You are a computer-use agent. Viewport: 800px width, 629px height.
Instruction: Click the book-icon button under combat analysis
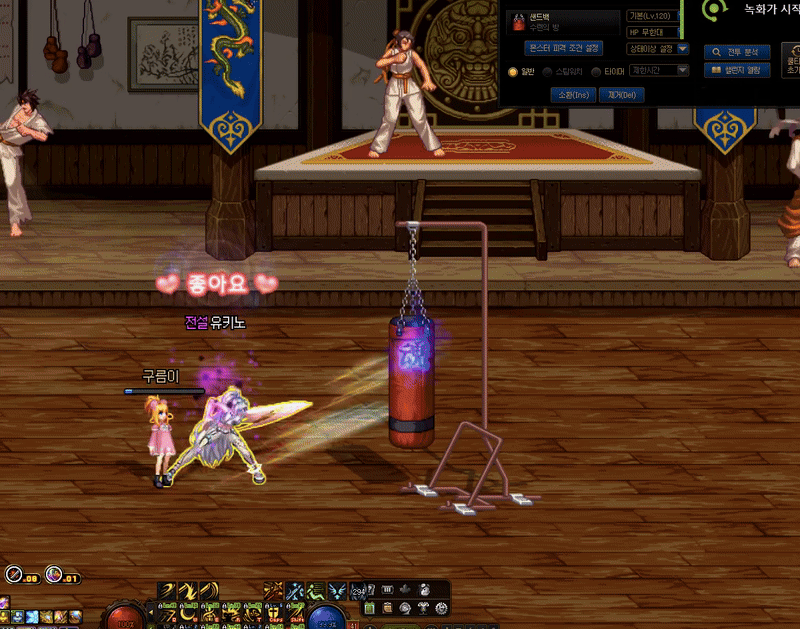[737, 70]
